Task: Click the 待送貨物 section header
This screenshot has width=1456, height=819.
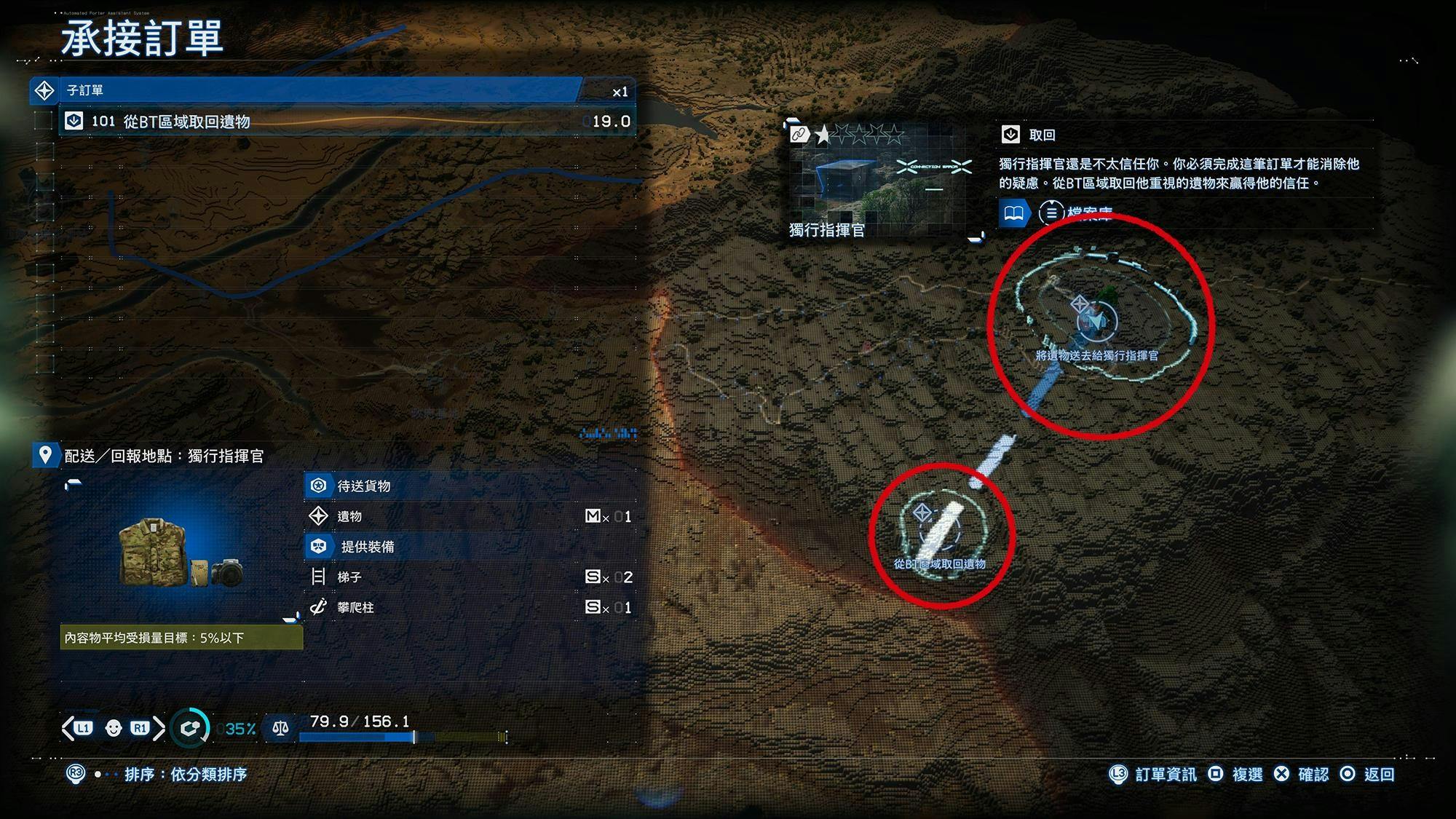Action: (364, 486)
